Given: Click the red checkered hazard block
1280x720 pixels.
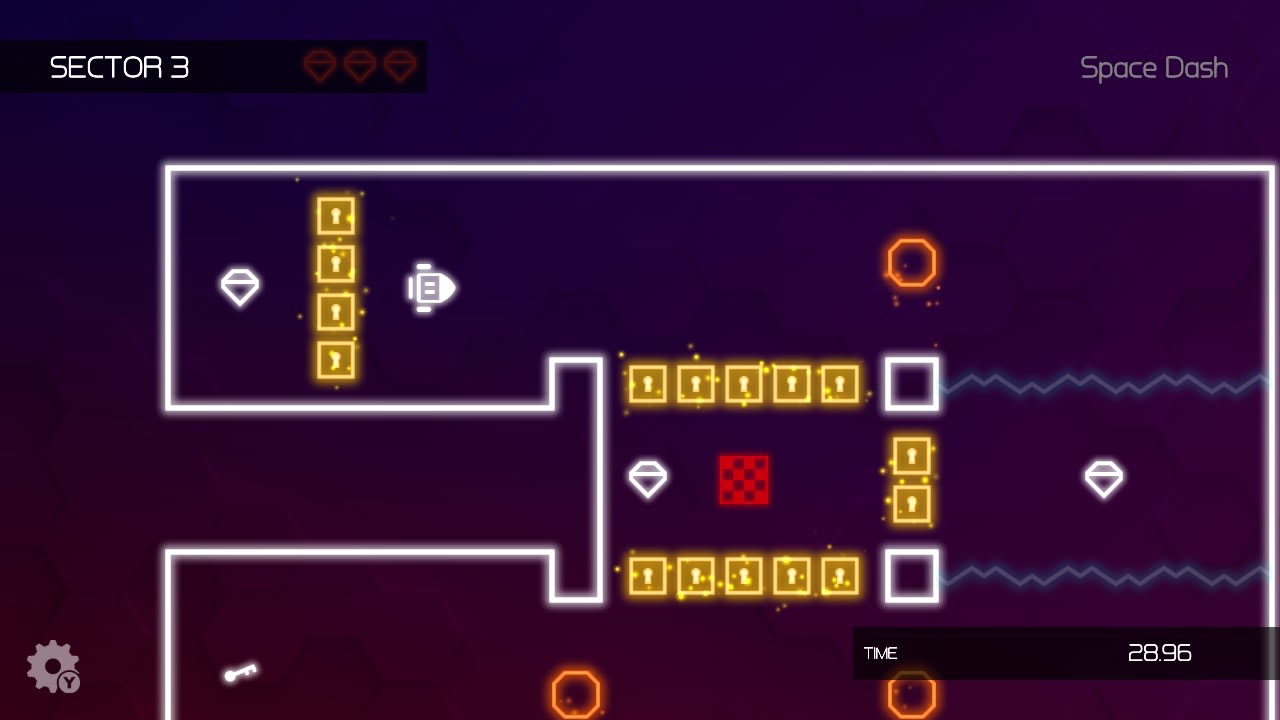Looking at the screenshot, I should coord(744,480).
